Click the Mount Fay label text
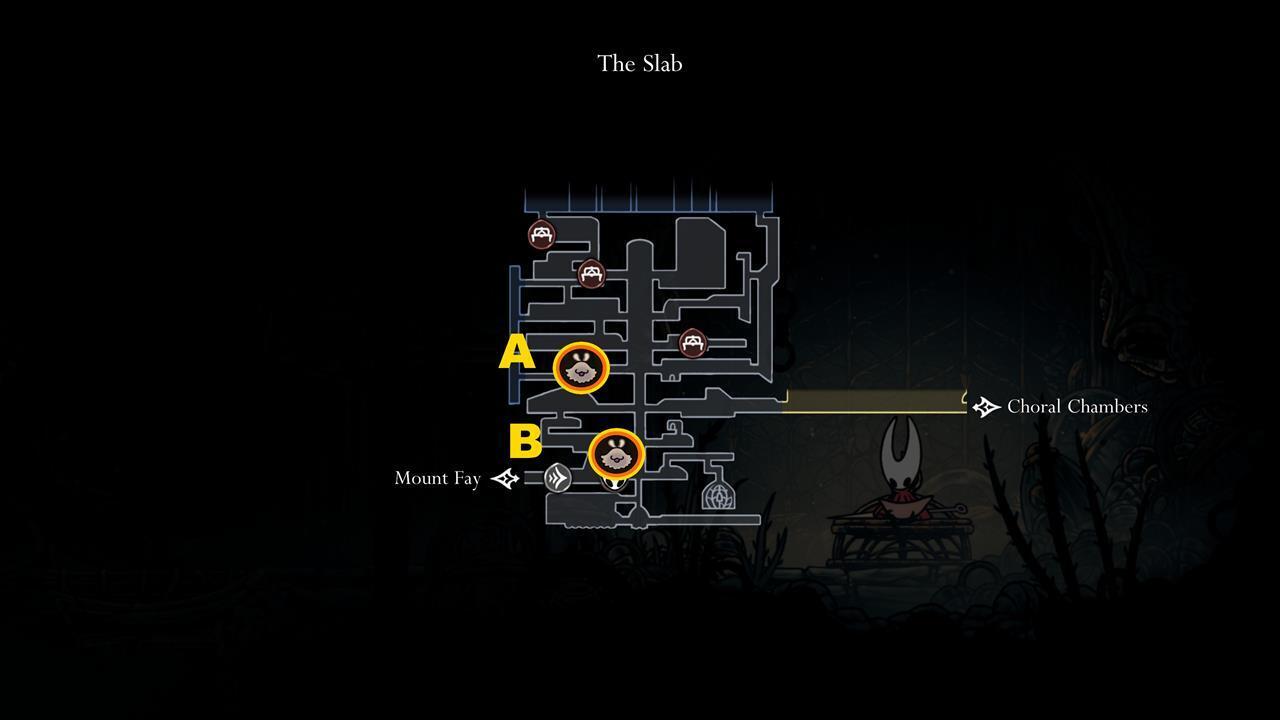The width and height of the screenshot is (1280, 720). tap(437, 479)
